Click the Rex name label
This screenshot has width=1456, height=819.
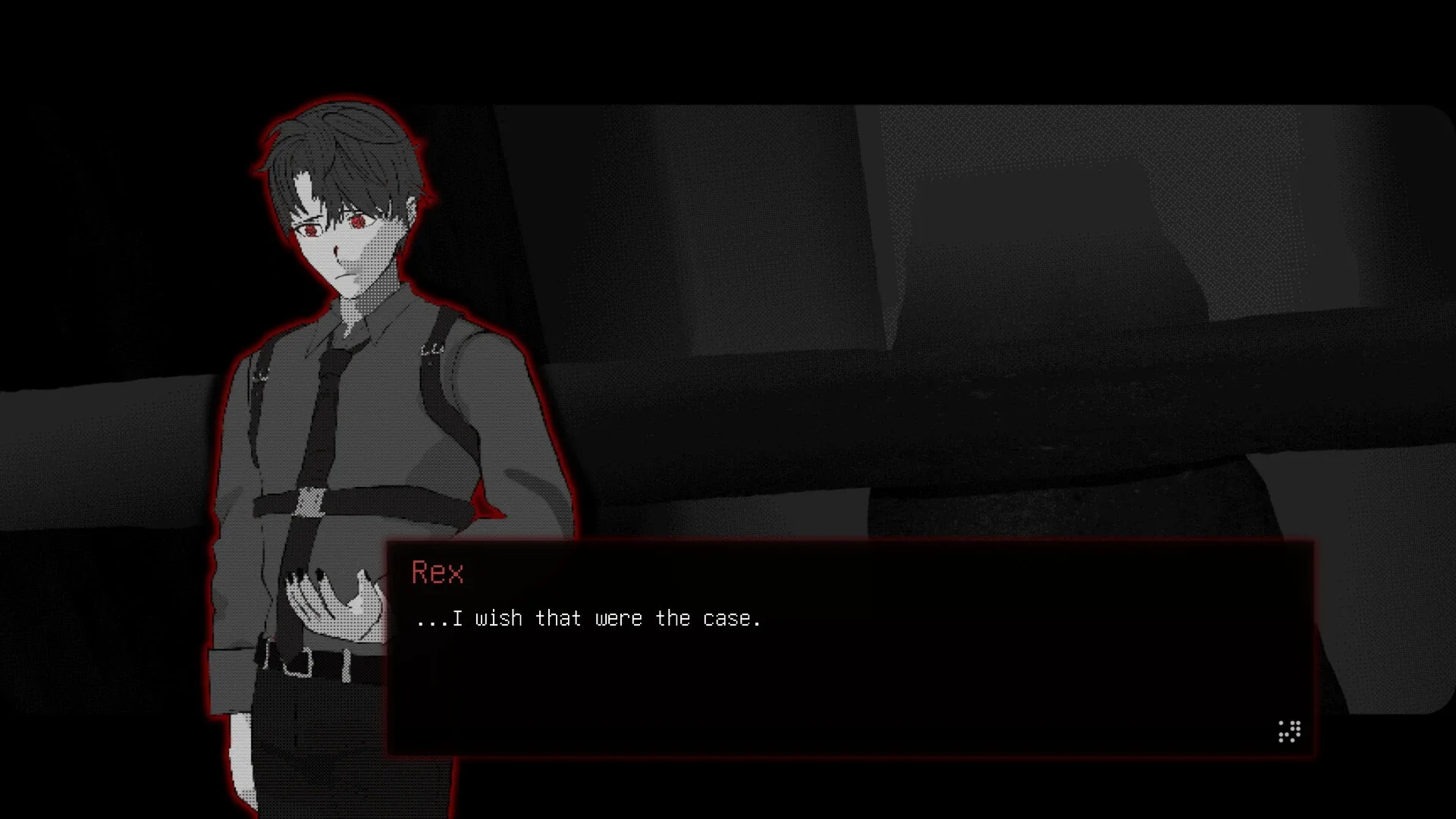pos(438,573)
